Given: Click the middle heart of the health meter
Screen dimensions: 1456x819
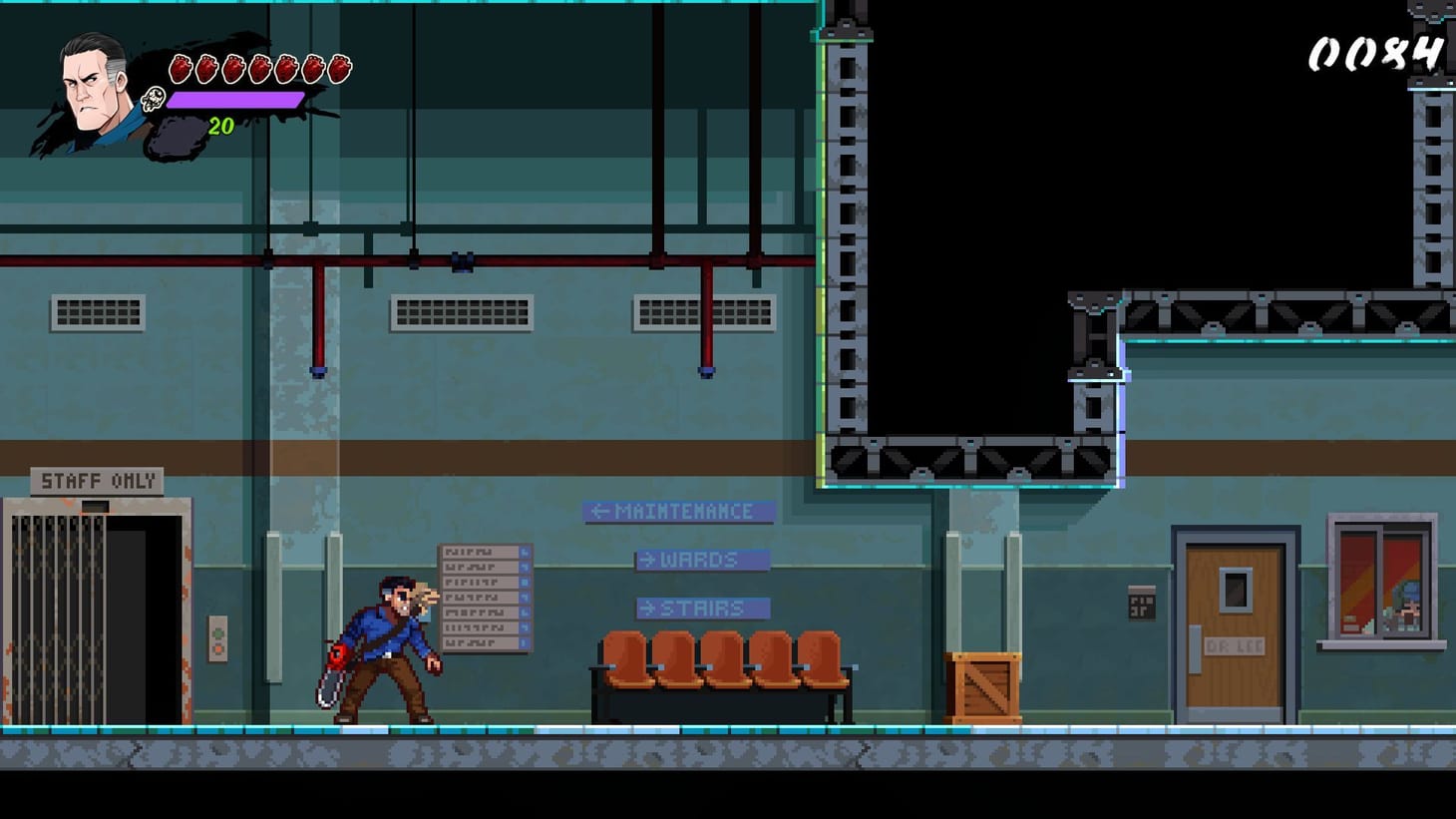Looking at the screenshot, I should pos(262,68).
